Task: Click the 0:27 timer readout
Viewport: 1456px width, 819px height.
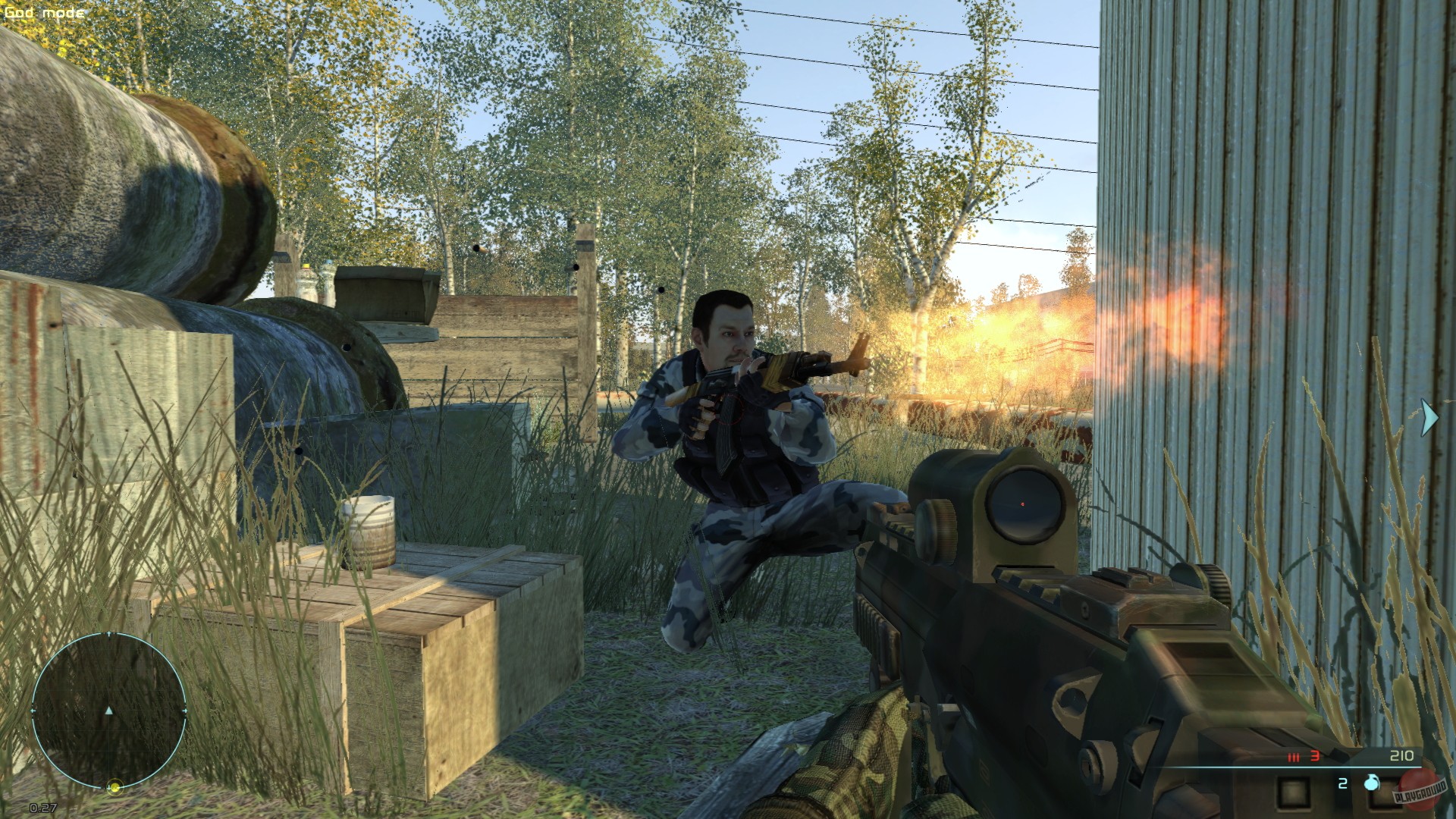Action: (42, 807)
